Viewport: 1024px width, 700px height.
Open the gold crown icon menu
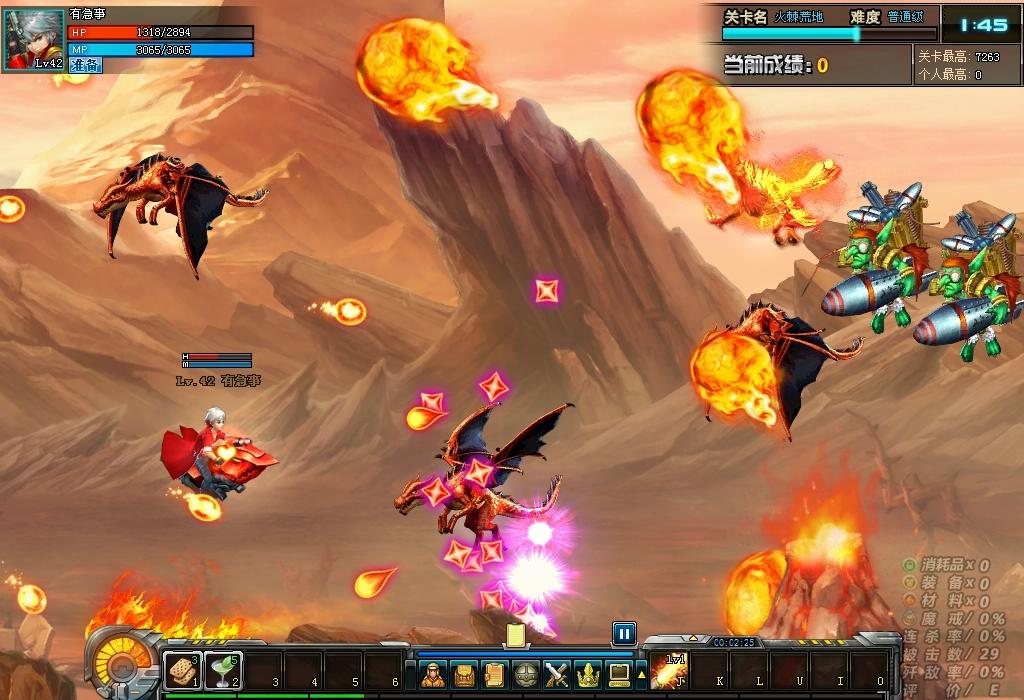coord(587,675)
